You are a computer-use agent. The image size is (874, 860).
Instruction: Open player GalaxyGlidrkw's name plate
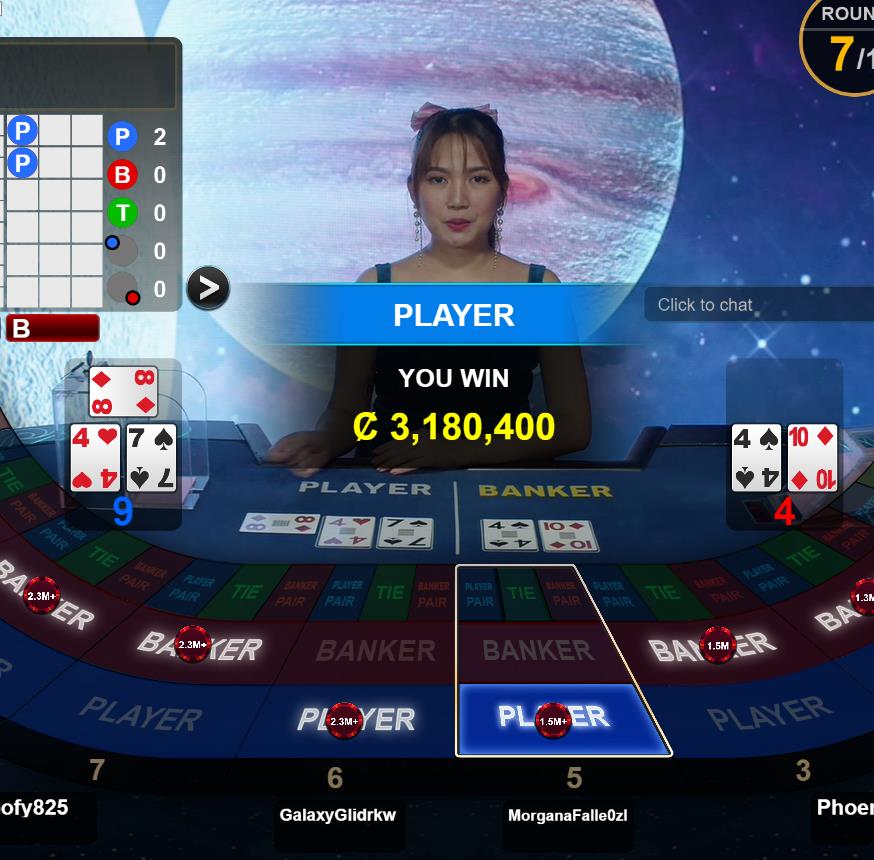coord(337,815)
